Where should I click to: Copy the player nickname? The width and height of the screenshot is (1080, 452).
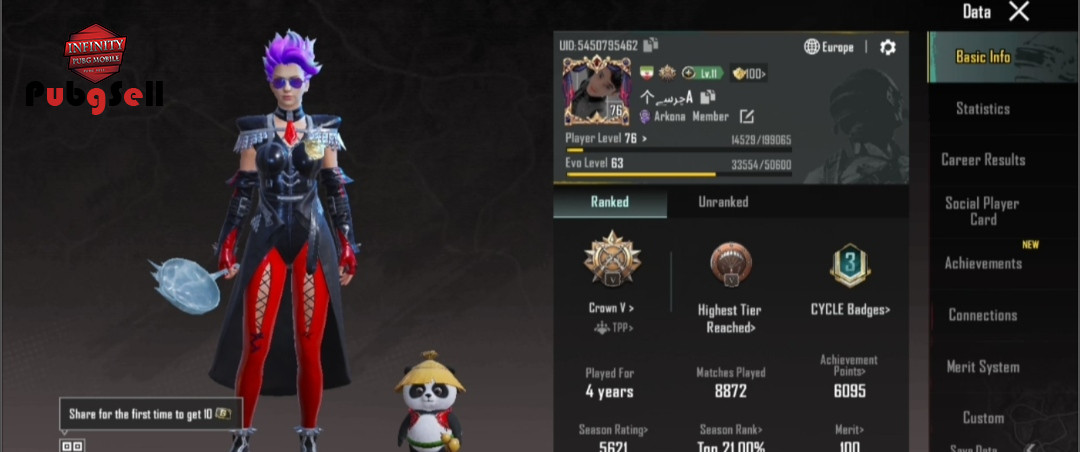tap(708, 97)
